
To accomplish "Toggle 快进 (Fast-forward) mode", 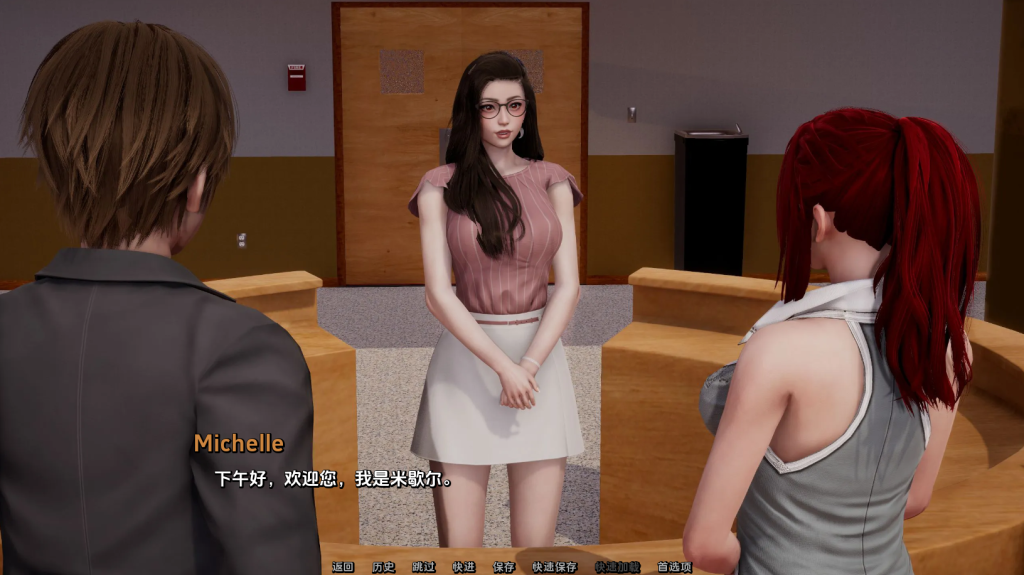I will [463, 567].
